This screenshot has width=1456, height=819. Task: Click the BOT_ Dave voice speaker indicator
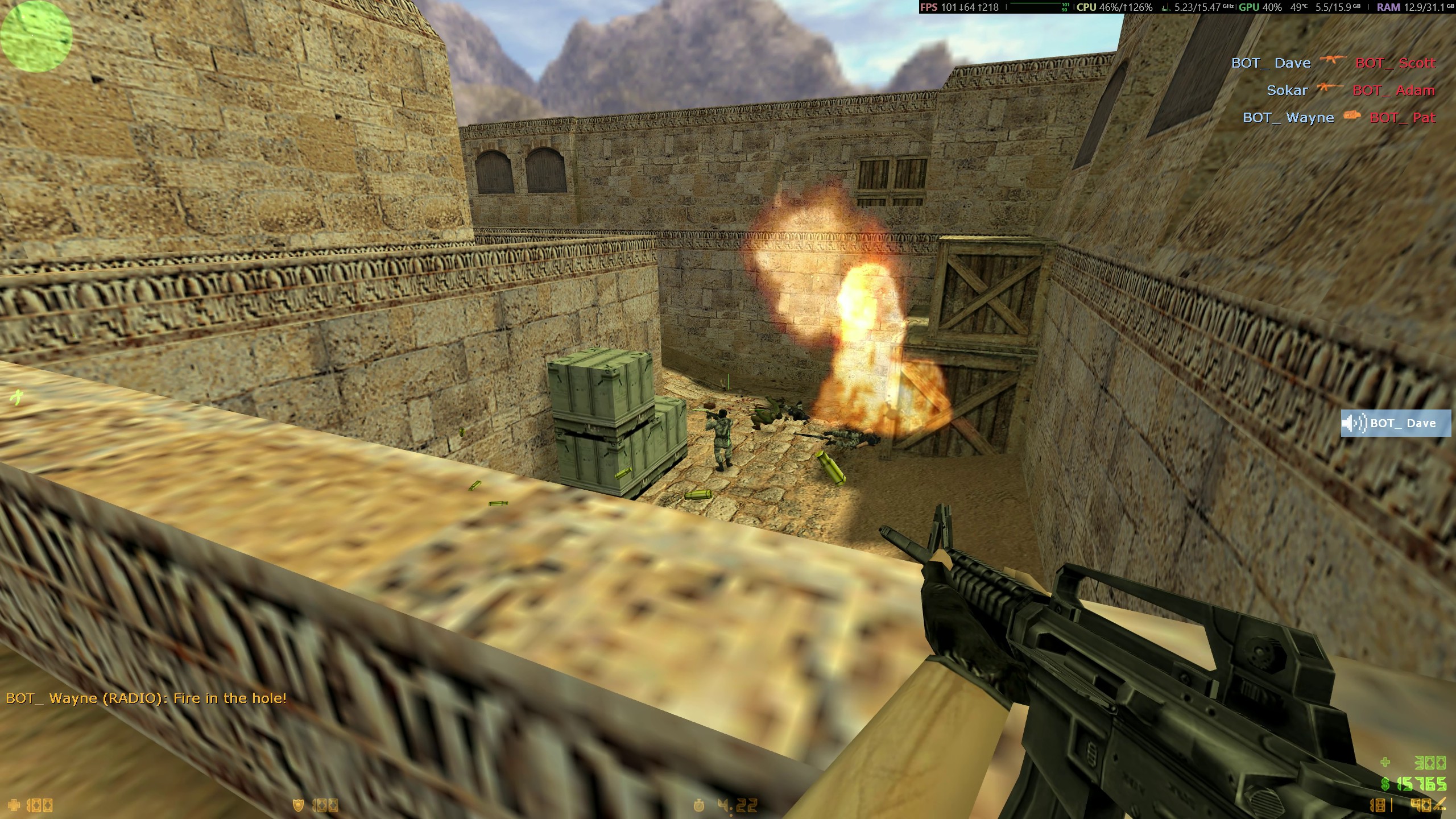click(1395, 423)
